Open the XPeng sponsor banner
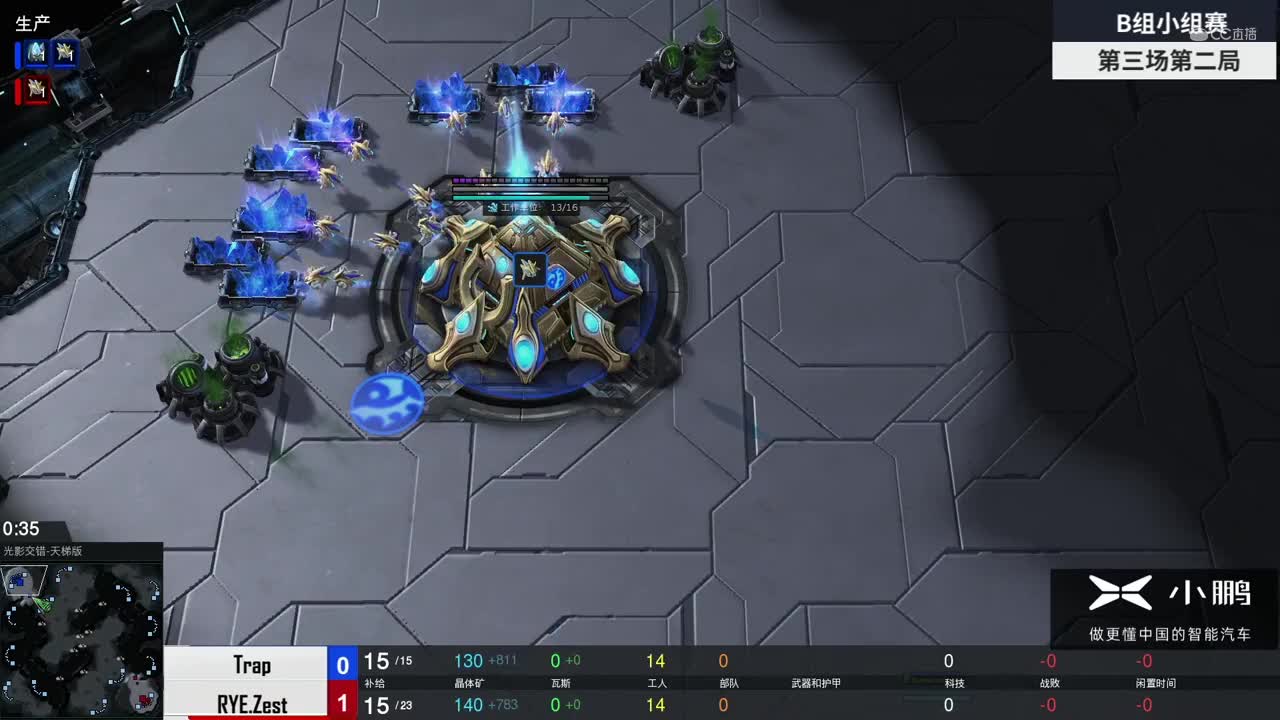Image resolution: width=1280 pixels, height=720 pixels. click(1167, 606)
